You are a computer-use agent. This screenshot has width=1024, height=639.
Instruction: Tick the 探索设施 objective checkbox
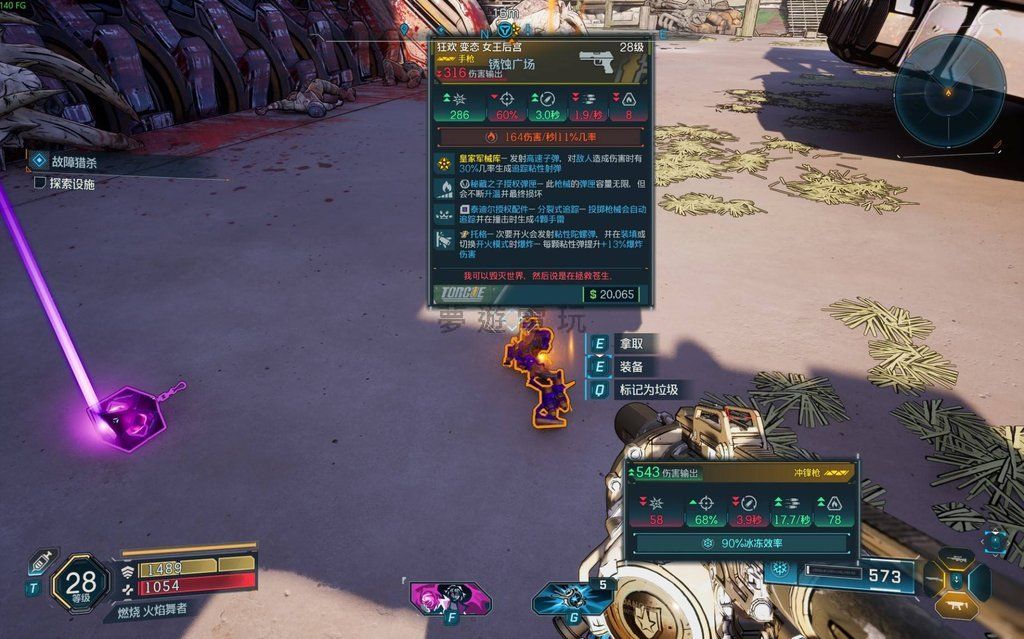pos(40,184)
